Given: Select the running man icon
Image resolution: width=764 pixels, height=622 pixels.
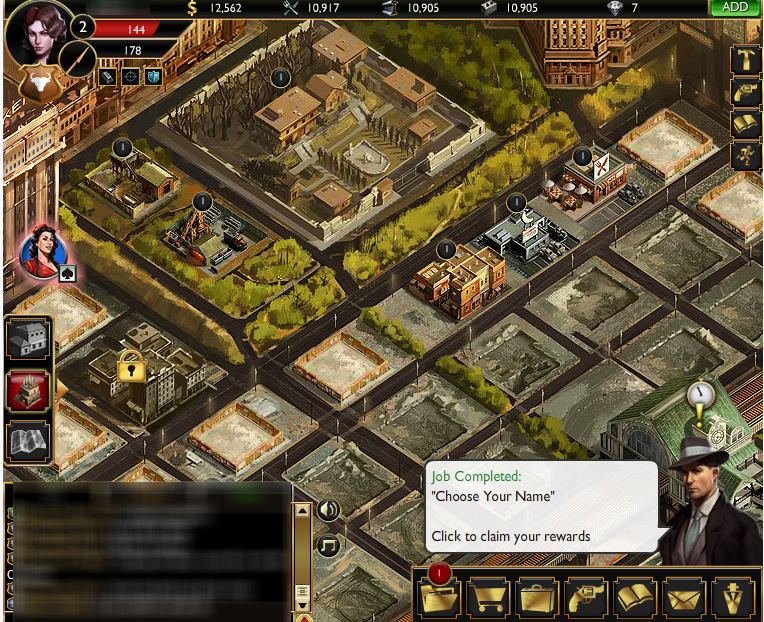Looking at the screenshot, I should pos(746,155).
